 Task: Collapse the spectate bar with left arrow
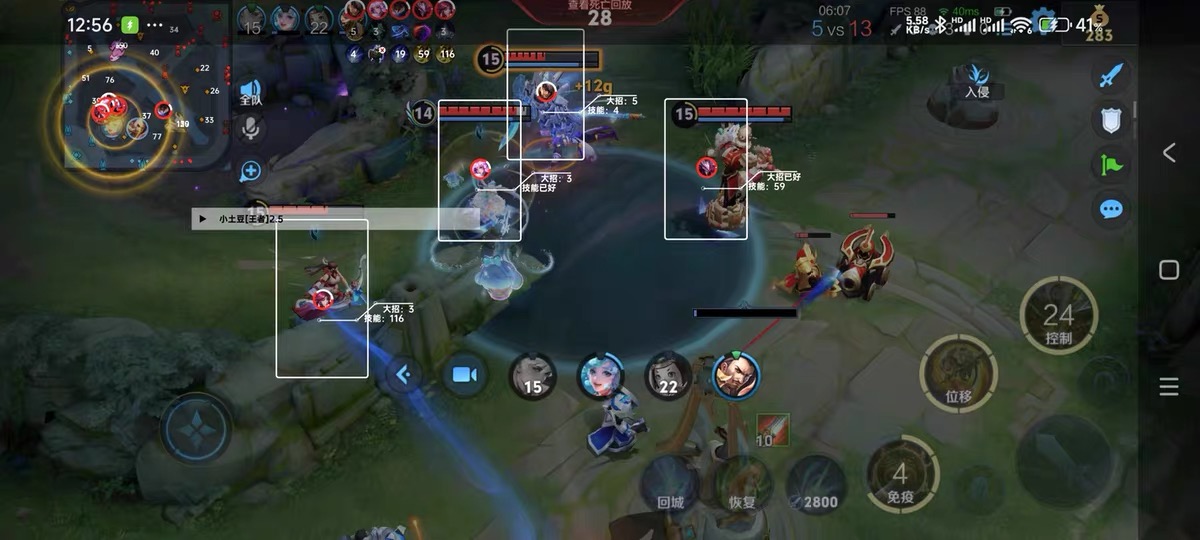(x=403, y=375)
